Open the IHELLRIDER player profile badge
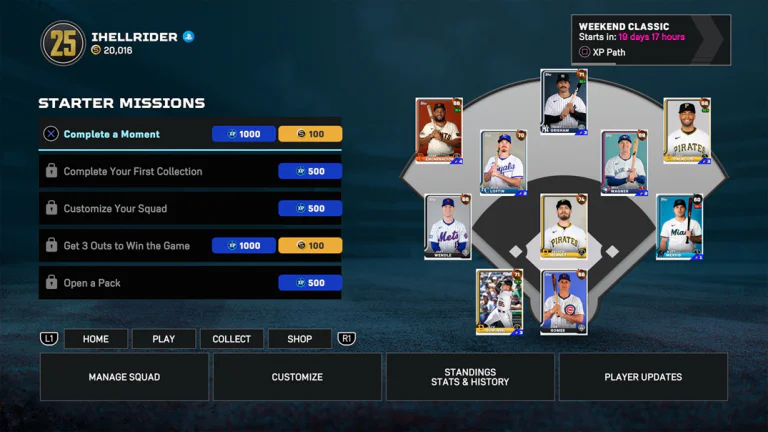This screenshot has width=768, height=432. tap(63, 43)
